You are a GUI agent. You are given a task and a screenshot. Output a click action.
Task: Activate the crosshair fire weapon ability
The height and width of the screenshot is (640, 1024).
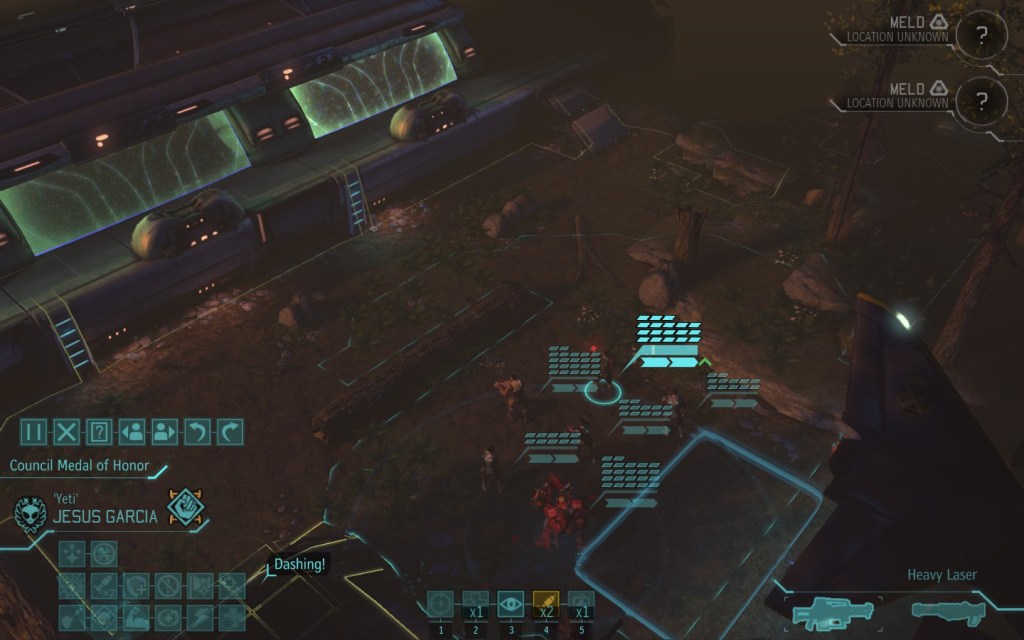(440, 603)
